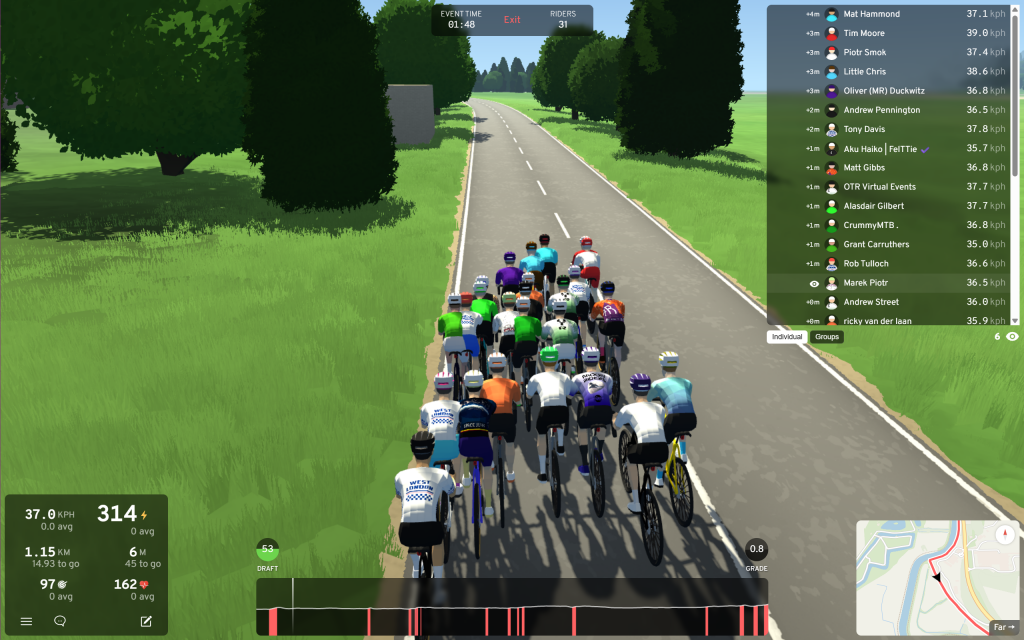Select Andrew Pennington's row in rider list
Viewport: 1024px width, 640px height.
point(881,110)
